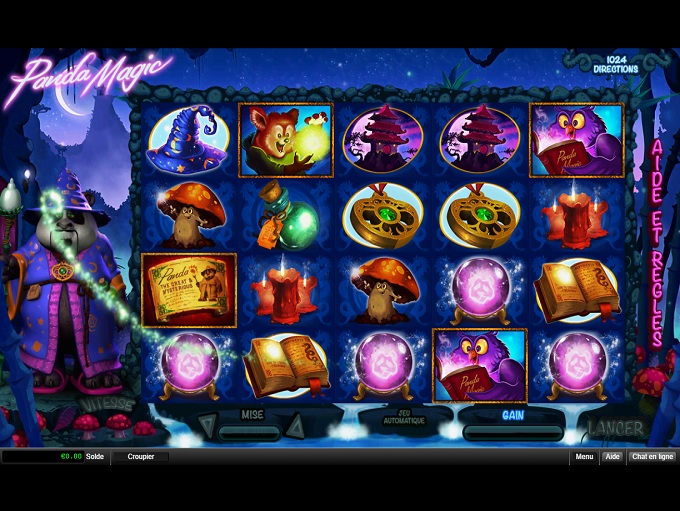Select the Croupier option
Screen dimensions: 680x511
(x=140, y=457)
